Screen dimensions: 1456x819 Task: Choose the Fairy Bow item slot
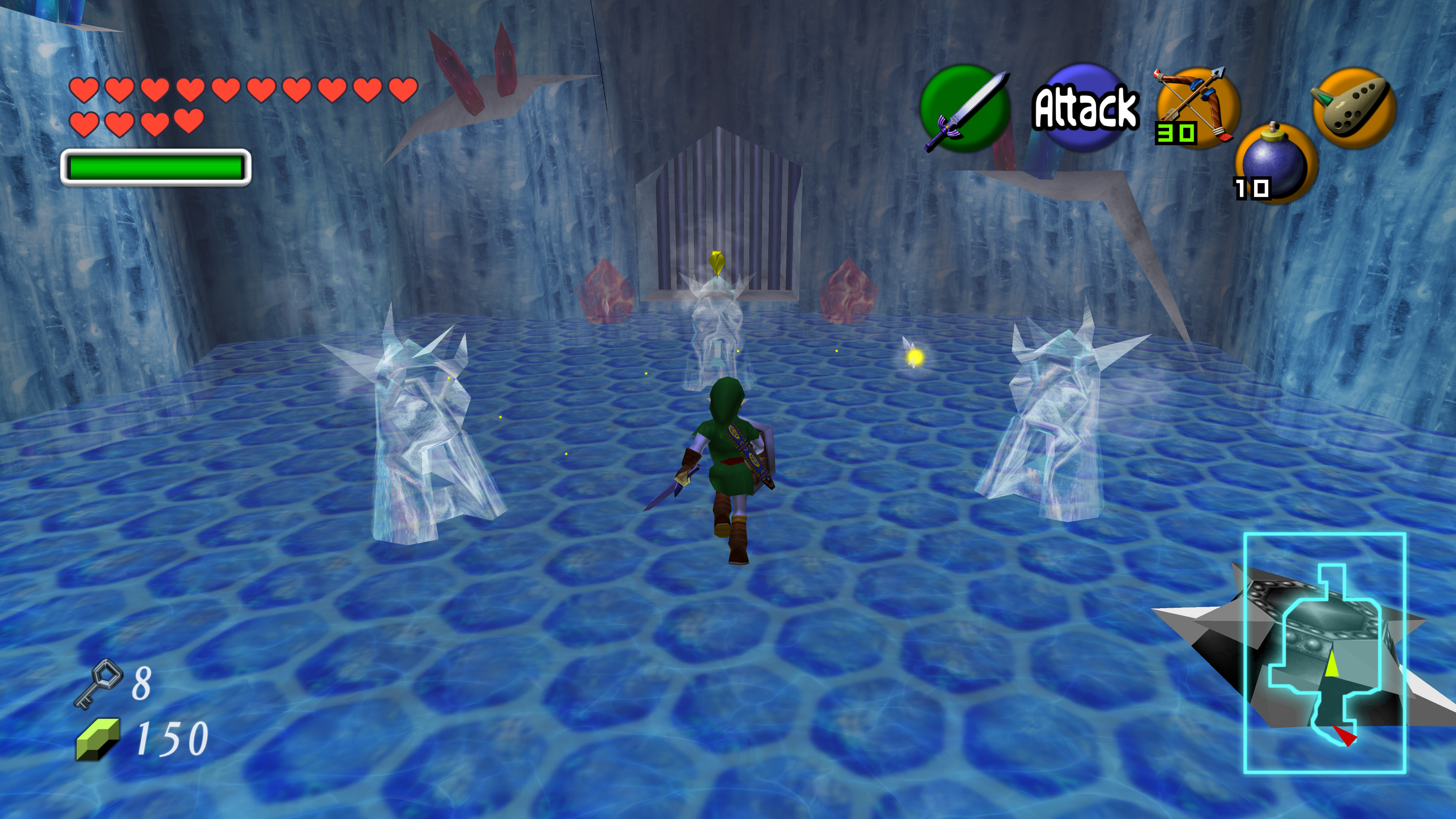[x=1197, y=107]
